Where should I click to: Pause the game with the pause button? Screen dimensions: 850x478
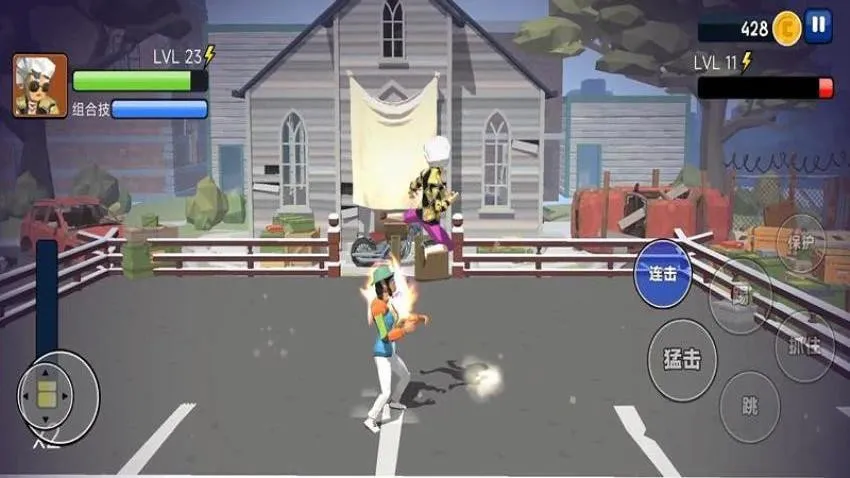pyautogui.click(x=818, y=25)
